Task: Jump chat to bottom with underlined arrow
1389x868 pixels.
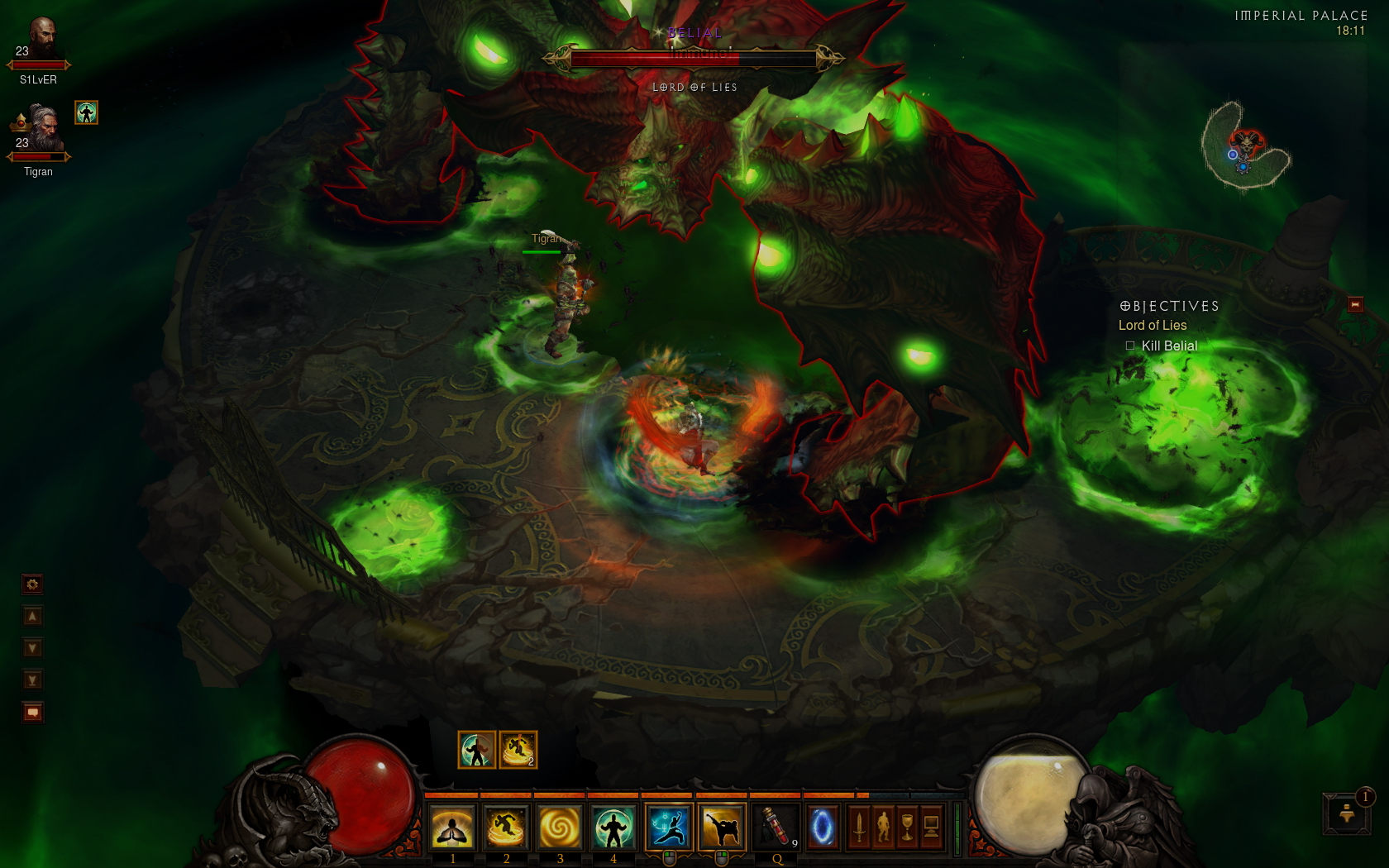Action: 32,680
